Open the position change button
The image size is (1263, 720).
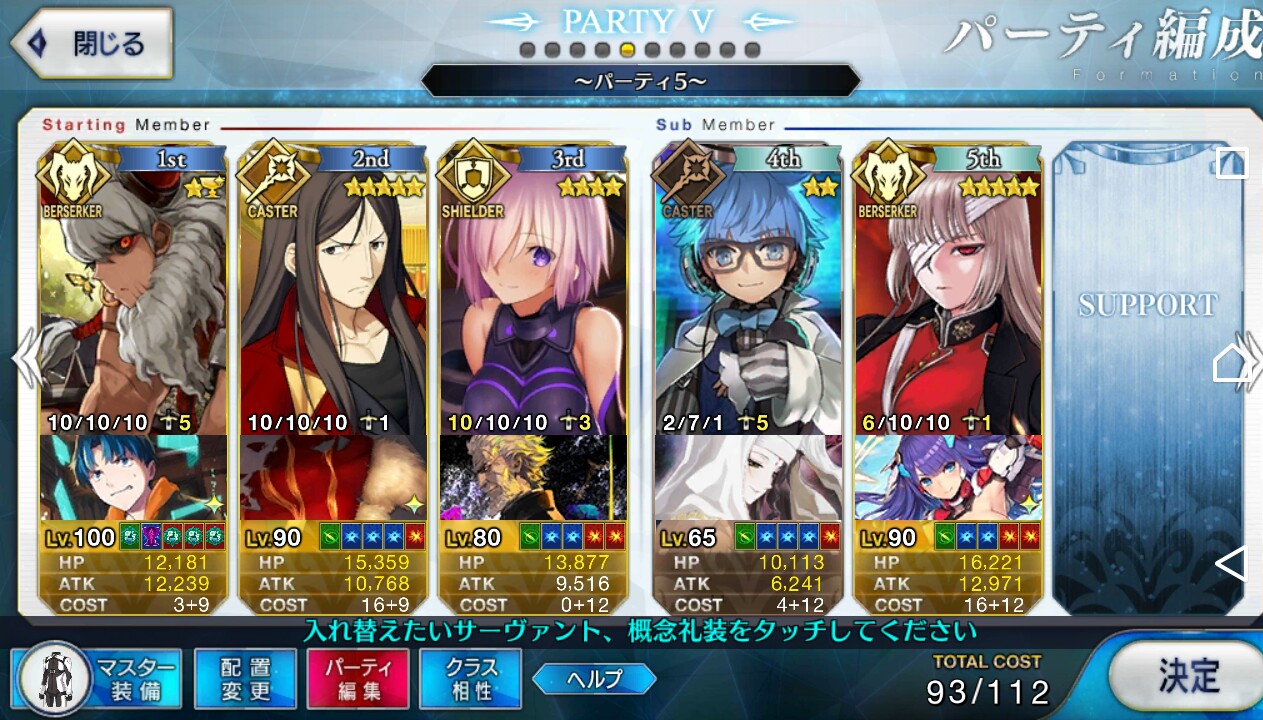point(245,679)
